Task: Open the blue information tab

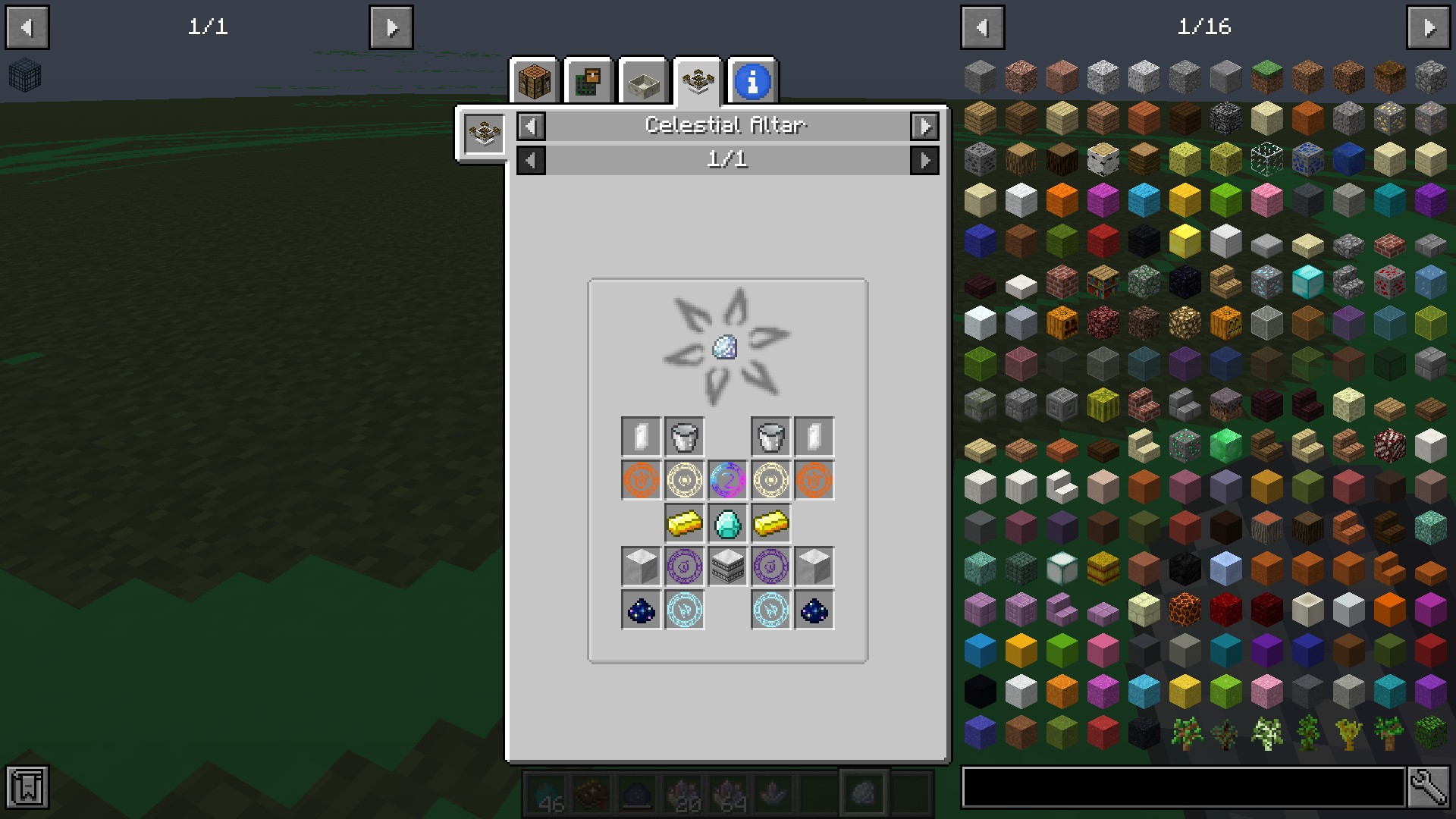Action: click(752, 81)
